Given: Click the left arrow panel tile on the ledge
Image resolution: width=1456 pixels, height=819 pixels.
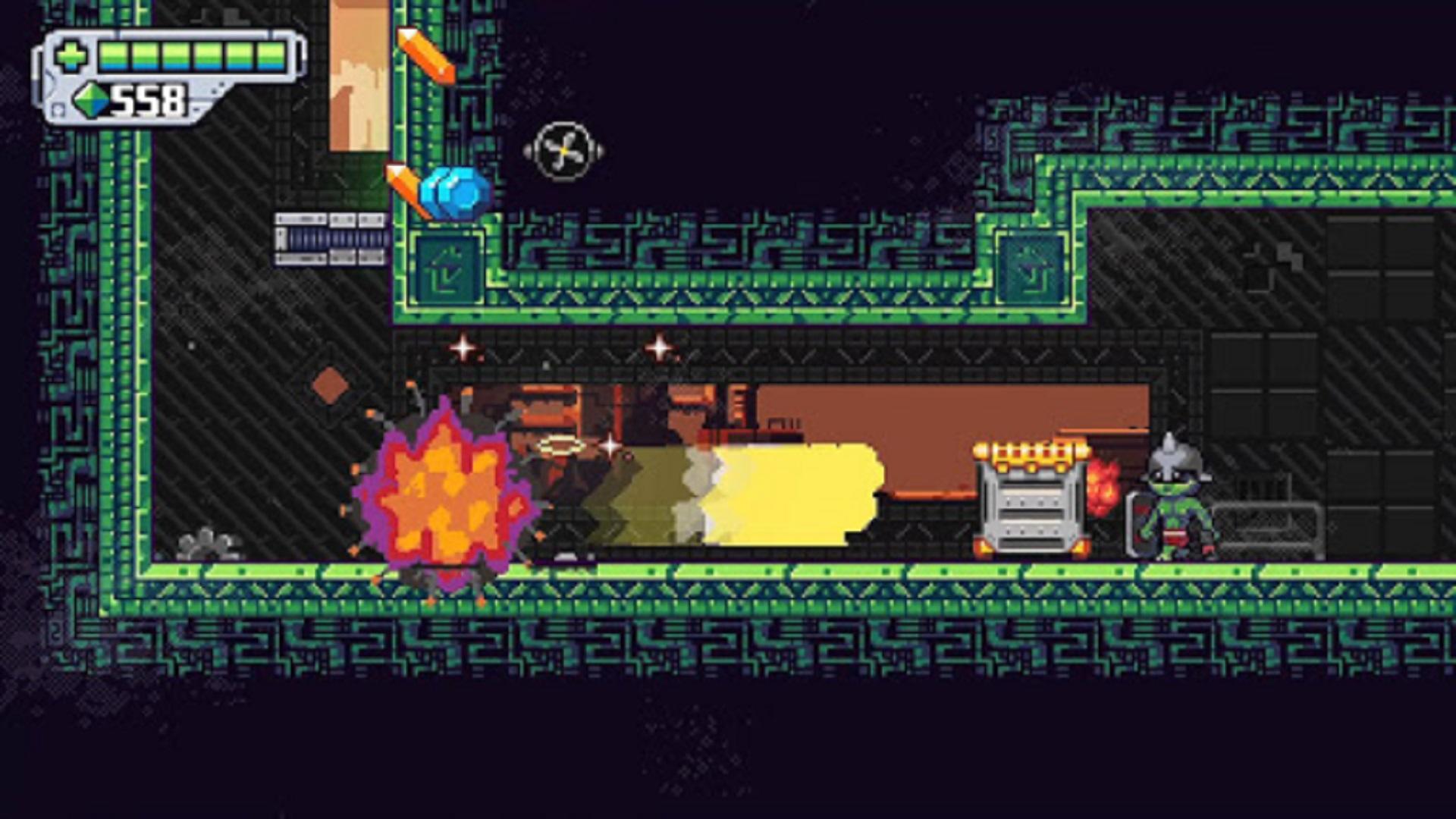Looking at the screenshot, I should coord(447,269).
